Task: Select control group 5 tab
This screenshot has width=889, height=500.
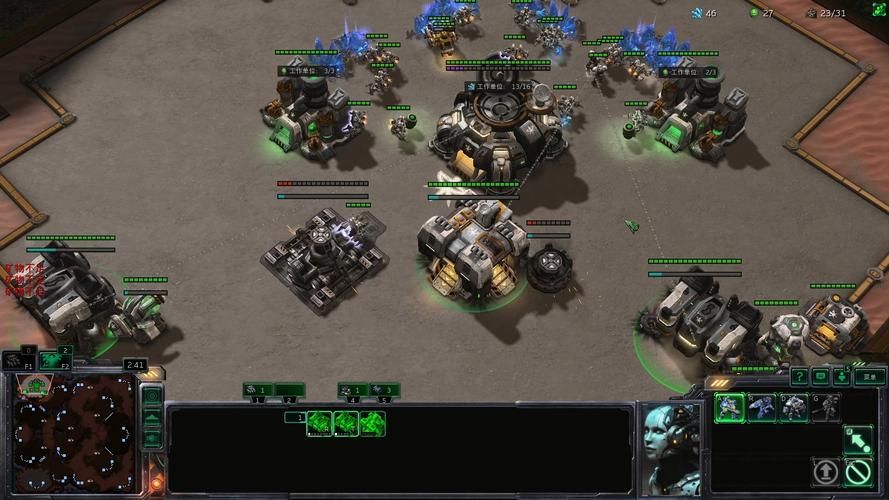Action: [384, 390]
